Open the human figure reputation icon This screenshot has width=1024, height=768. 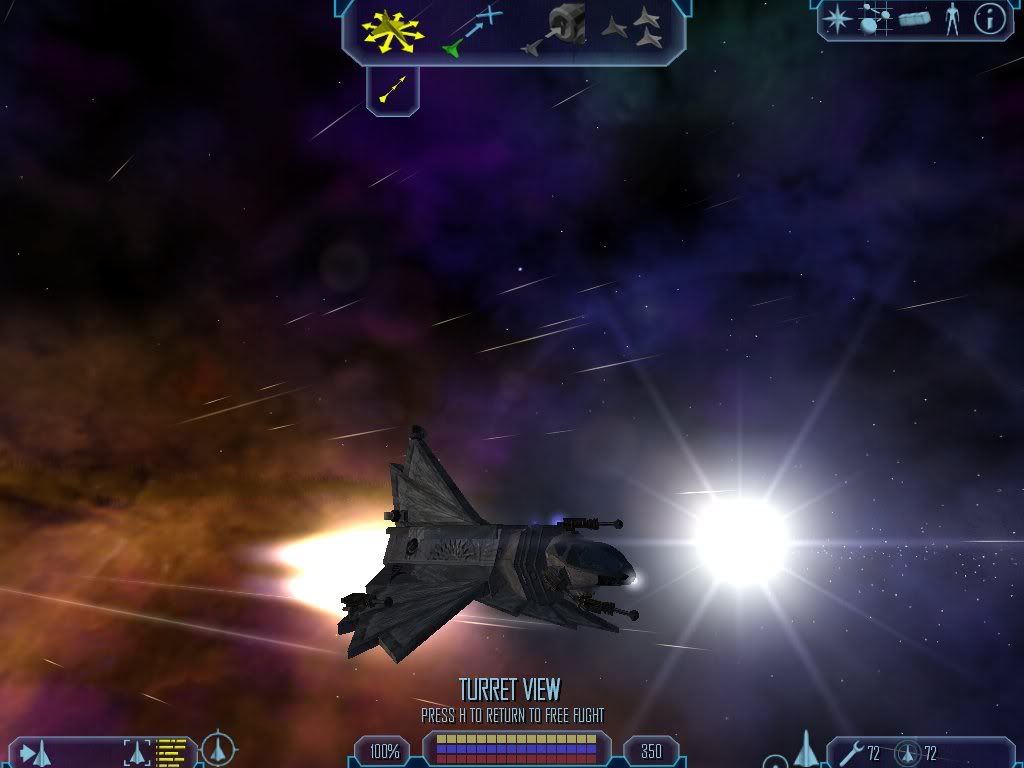tap(952, 19)
